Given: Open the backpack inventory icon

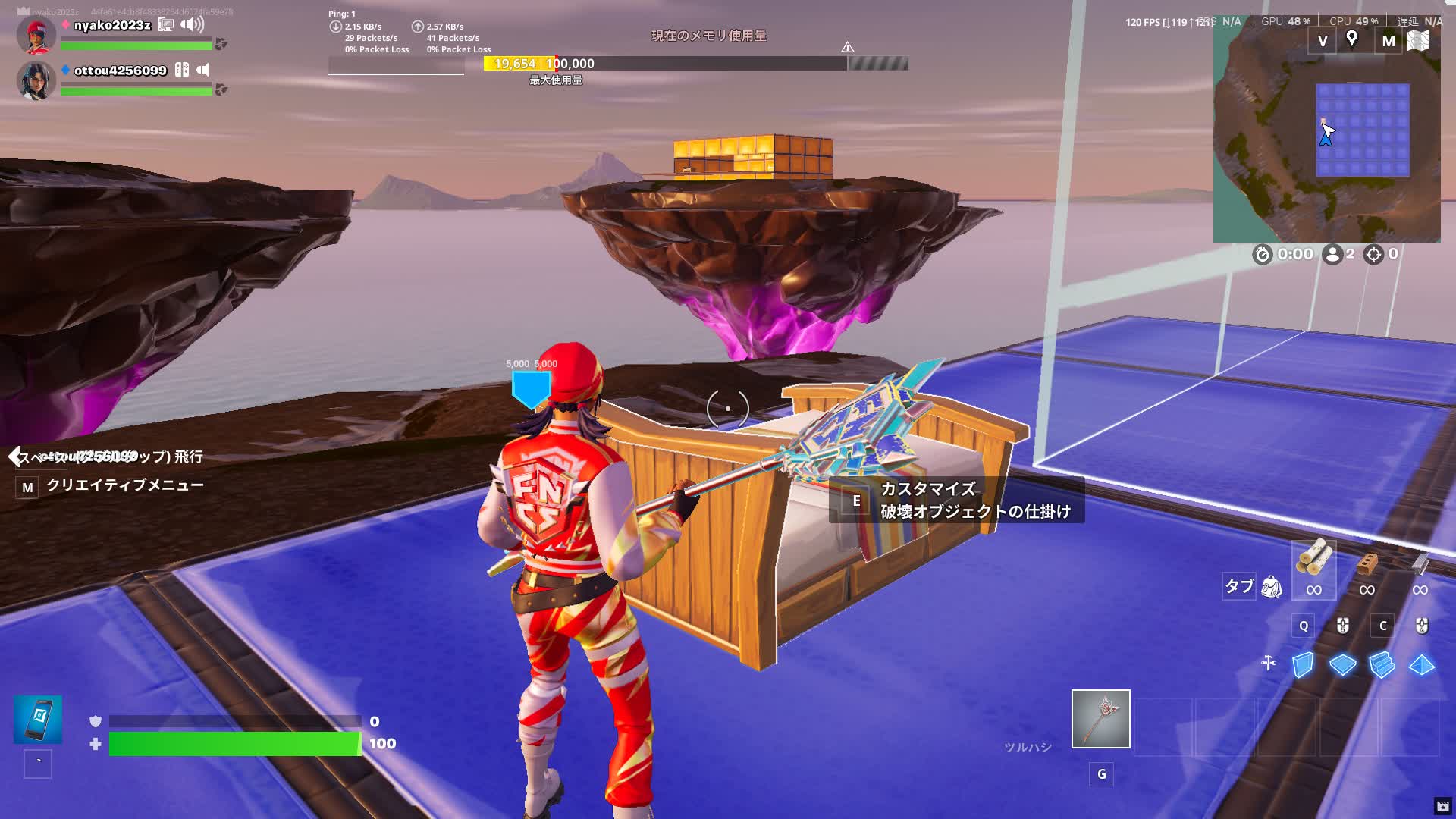Looking at the screenshot, I should pyautogui.click(x=1271, y=586).
